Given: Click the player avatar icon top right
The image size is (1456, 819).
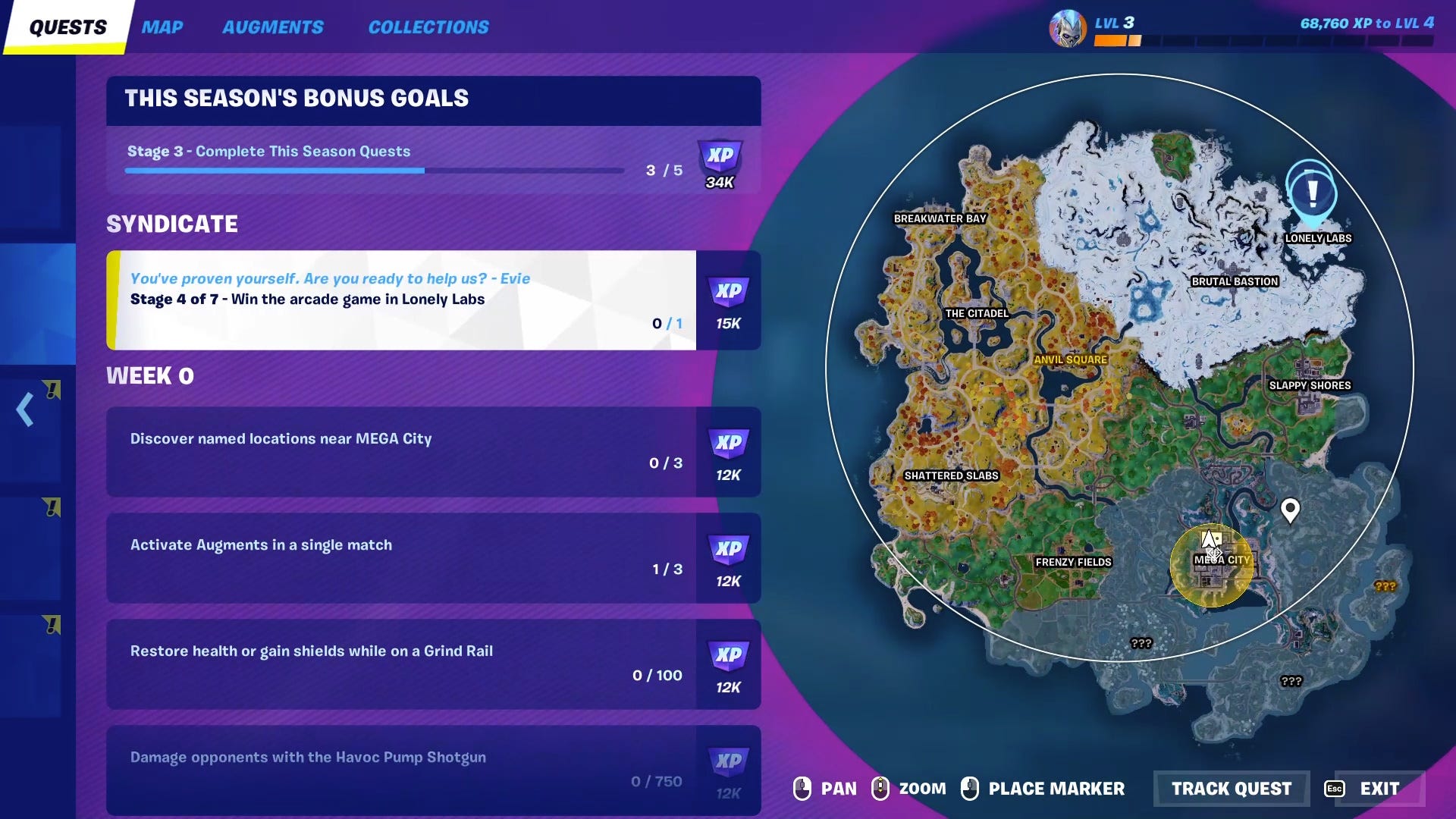Looking at the screenshot, I should [1069, 28].
